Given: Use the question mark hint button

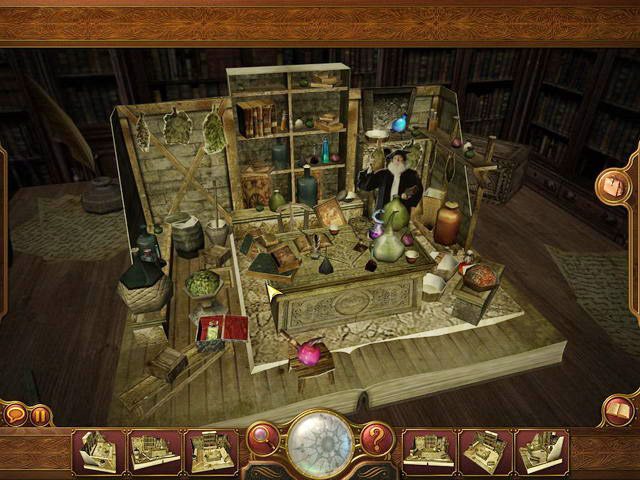Looking at the screenshot, I should click(x=377, y=437).
